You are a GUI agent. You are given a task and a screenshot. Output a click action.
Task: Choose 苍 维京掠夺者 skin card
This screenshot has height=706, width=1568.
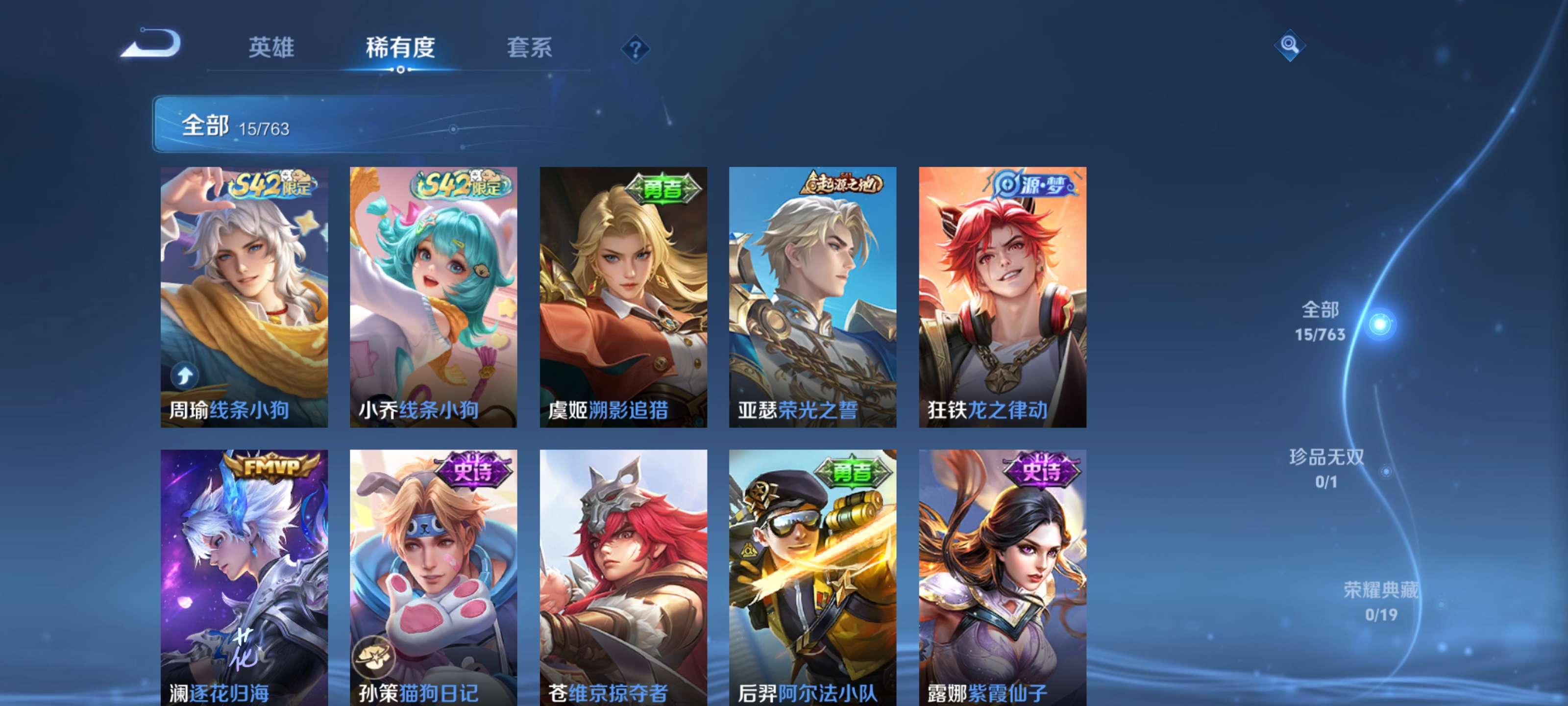point(623,578)
